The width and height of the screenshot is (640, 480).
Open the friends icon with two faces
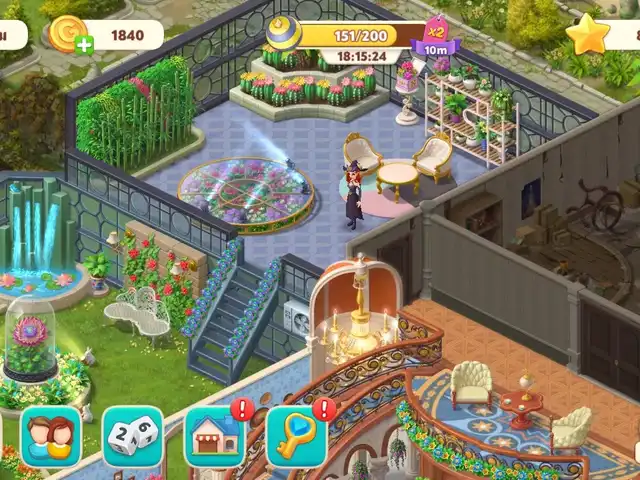pyautogui.click(x=50, y=436)
